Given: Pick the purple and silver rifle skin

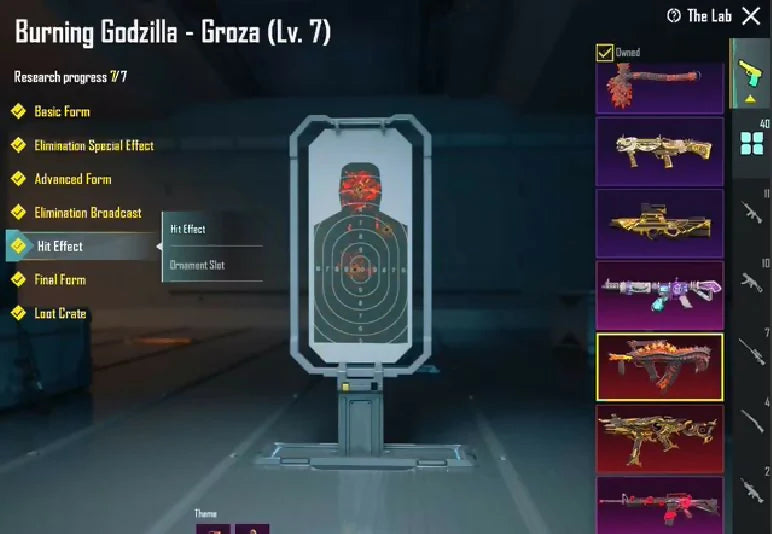Looking at the screenshot, I should pyautogui.click(x=659, y=294).
